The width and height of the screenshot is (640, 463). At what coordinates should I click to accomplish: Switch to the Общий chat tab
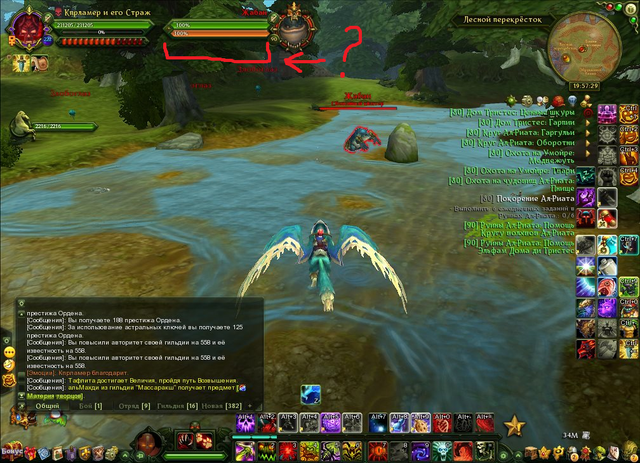pyautogui.click(x=48, y=405)
